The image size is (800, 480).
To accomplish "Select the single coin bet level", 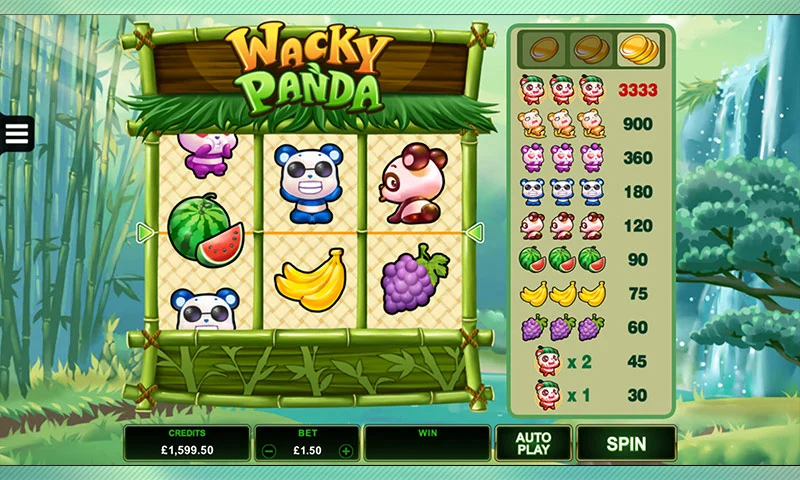I will tap(545, 47).
